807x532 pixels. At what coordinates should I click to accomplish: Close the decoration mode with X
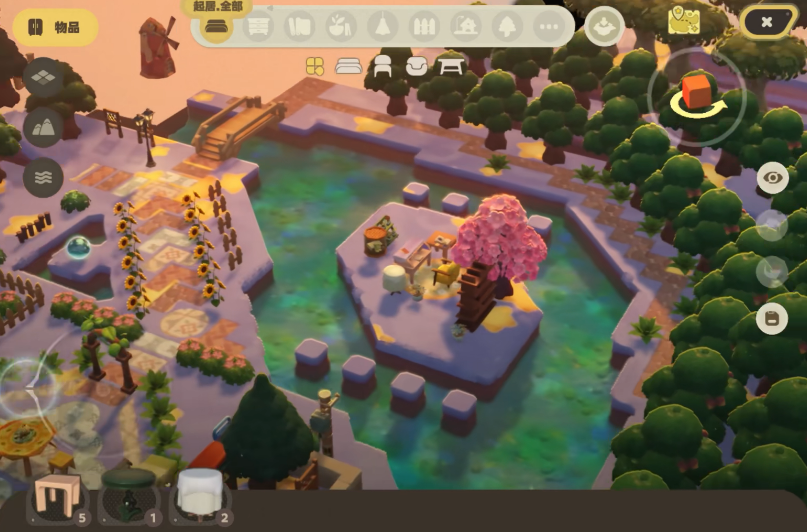pyautogui.click(x=766, y=22)
